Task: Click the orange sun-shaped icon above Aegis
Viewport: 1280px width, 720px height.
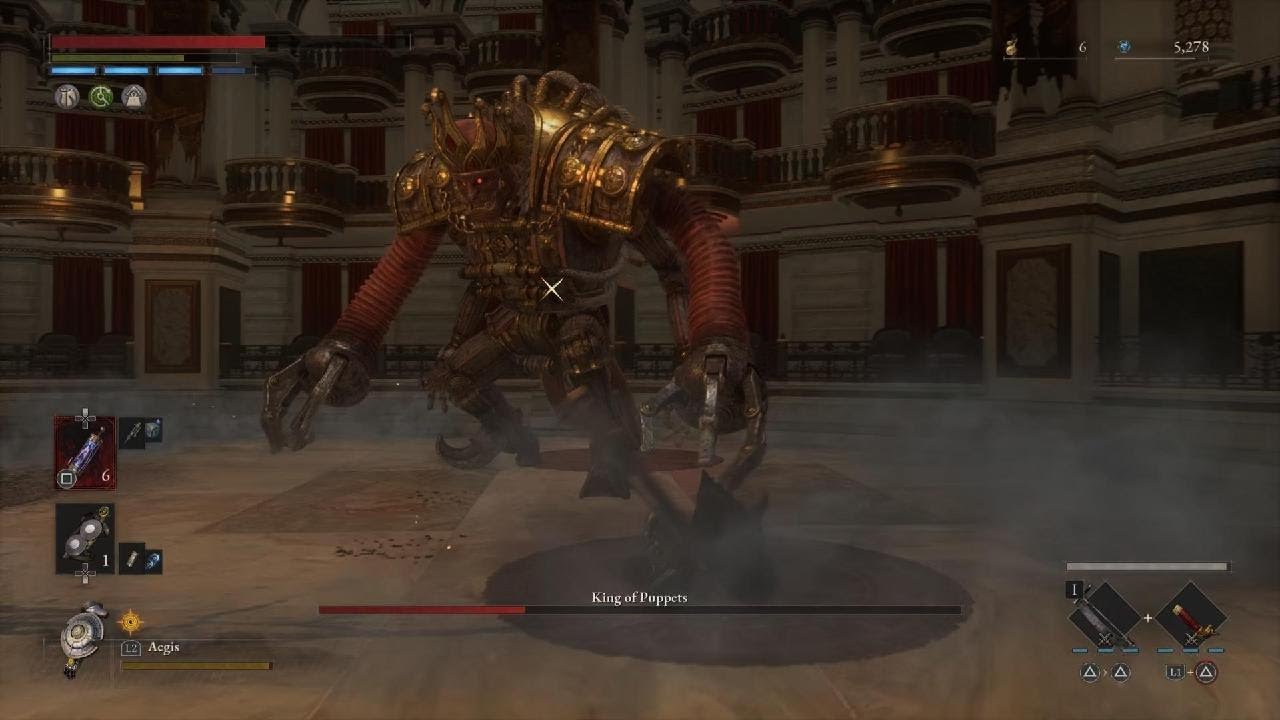Action: click(x=131, y=622)
